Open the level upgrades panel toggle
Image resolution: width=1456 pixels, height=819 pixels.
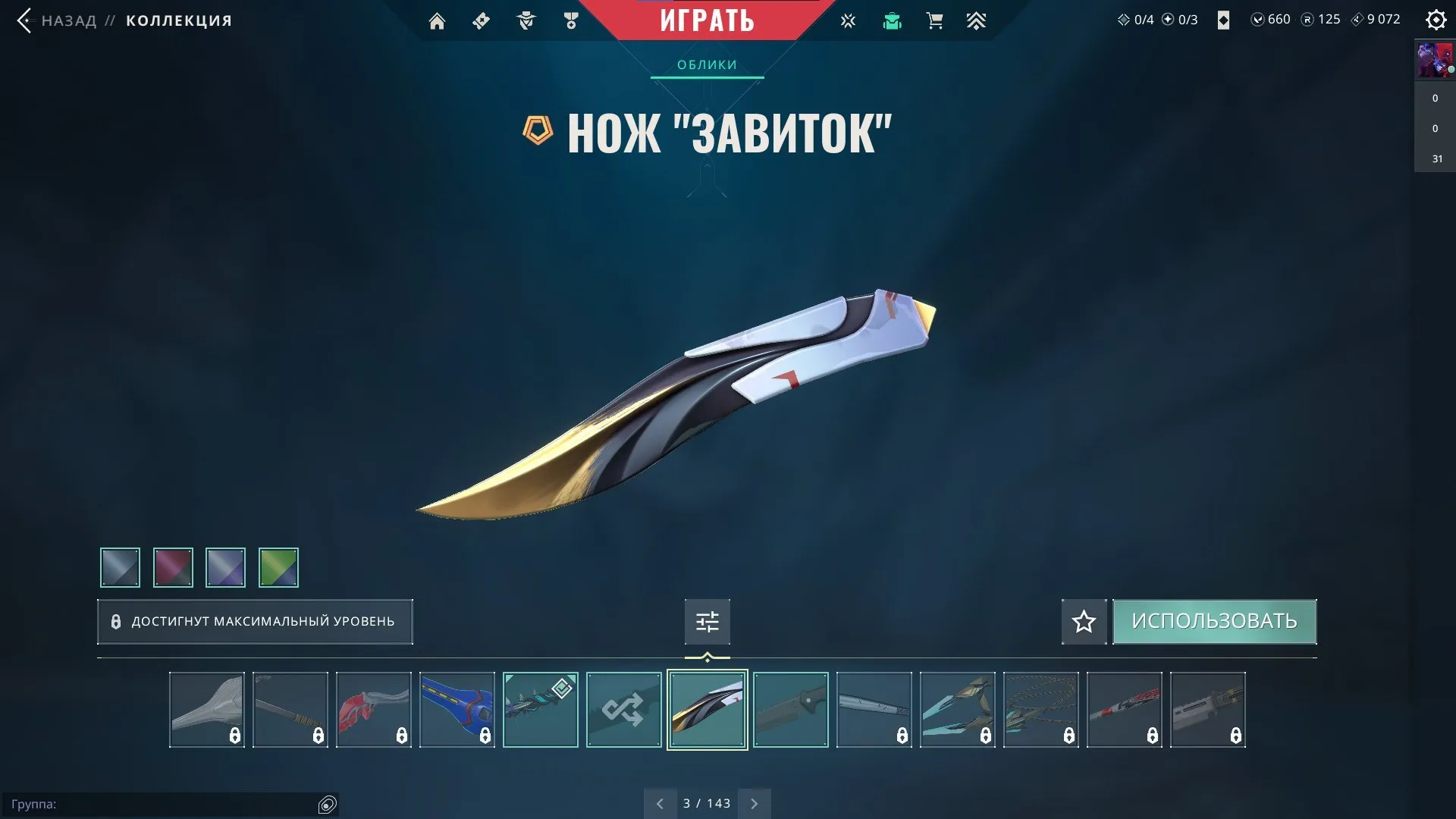point(707,621)
